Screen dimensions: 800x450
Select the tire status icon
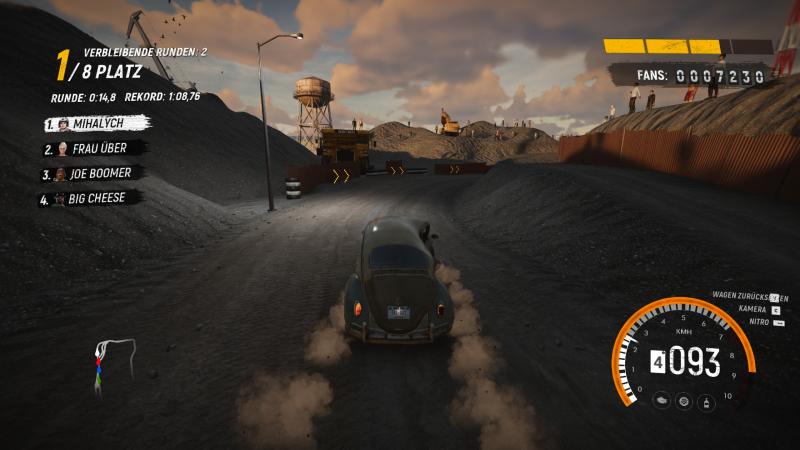684,401
